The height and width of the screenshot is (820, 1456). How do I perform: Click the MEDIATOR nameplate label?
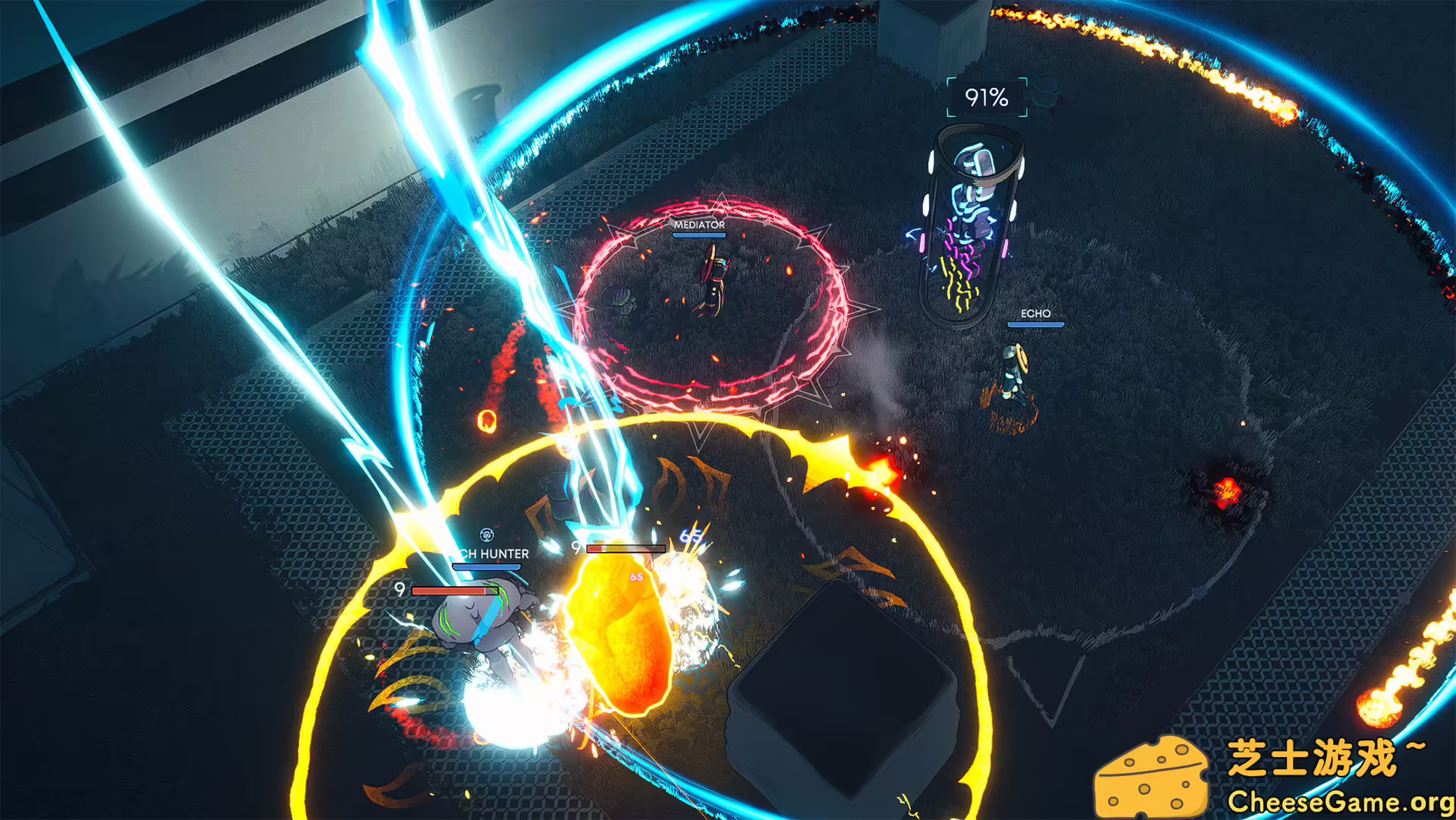click(698, 225)
